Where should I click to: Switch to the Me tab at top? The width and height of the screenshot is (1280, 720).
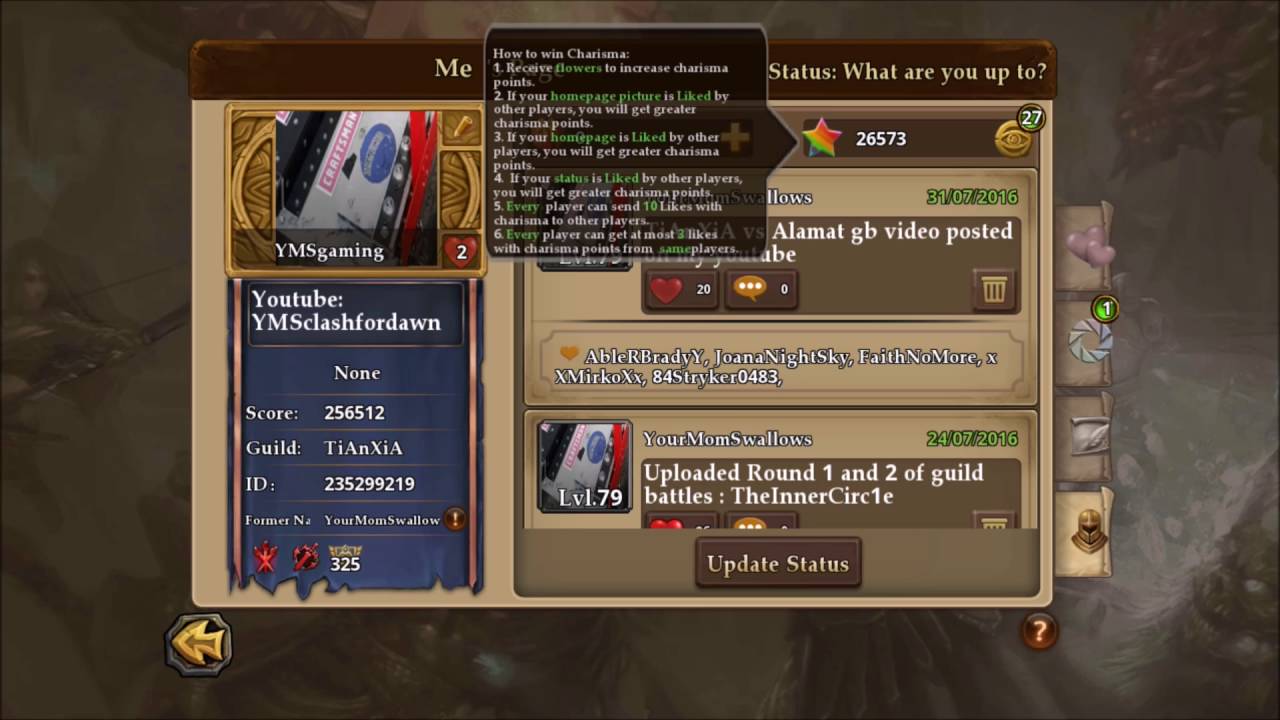[453, 68]
